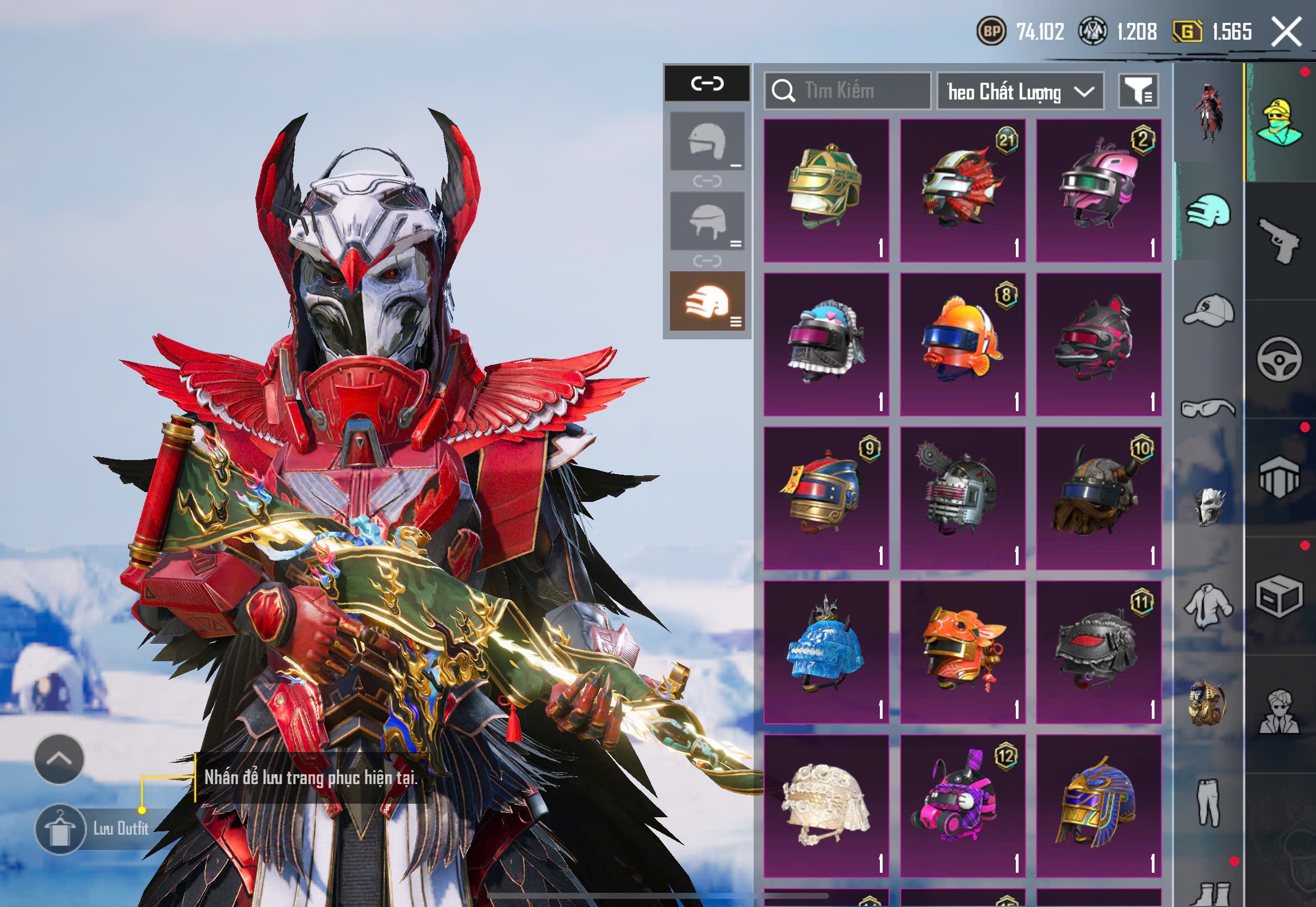Select the gold and green helmet skin
The height and width of the screenshot is (907, 1316).
(x=826, y=190)
